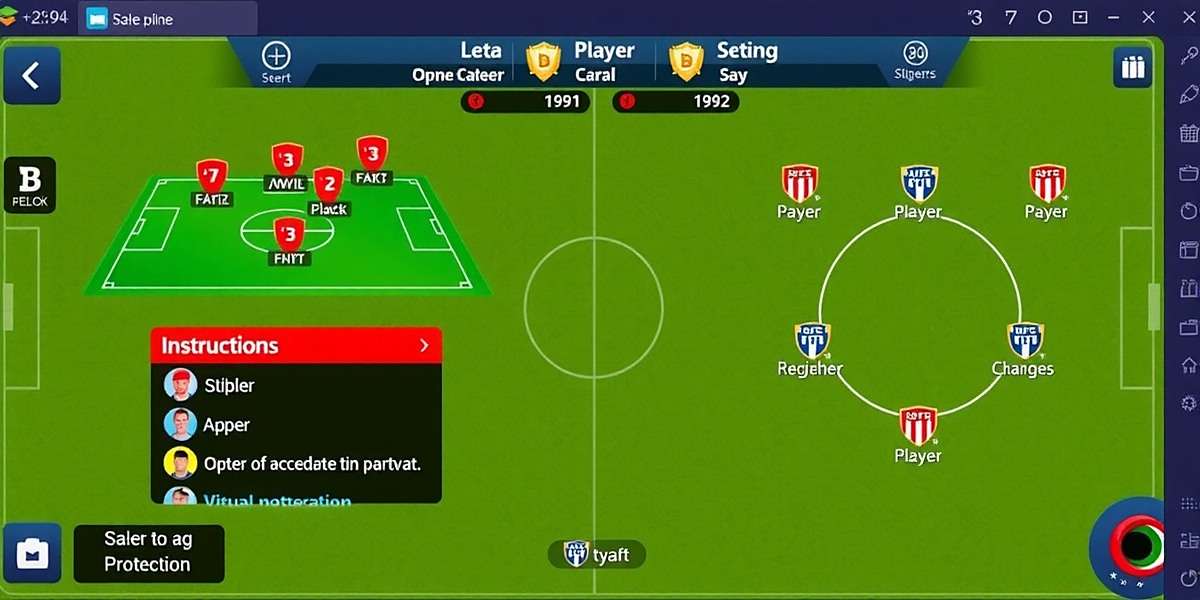Expand the Instructions panel header
The height and width of the screenshot is (600, 1200).
tap(296, 345)
